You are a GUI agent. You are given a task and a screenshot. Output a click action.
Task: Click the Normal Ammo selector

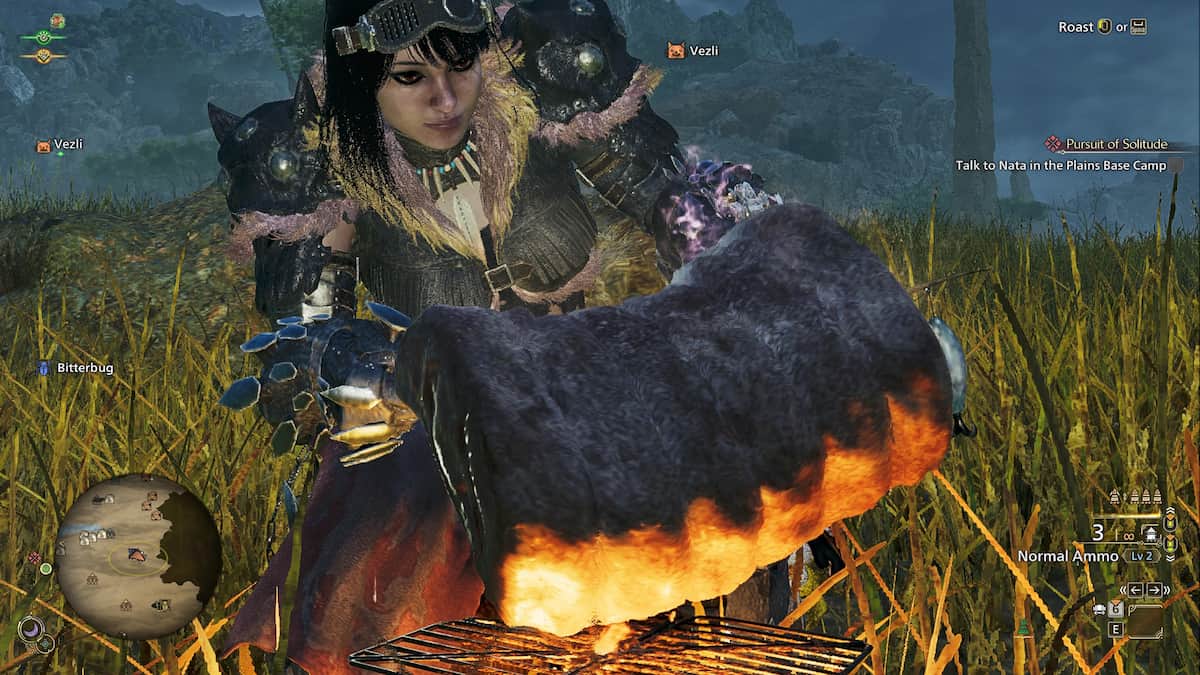tap(1066, 556)
